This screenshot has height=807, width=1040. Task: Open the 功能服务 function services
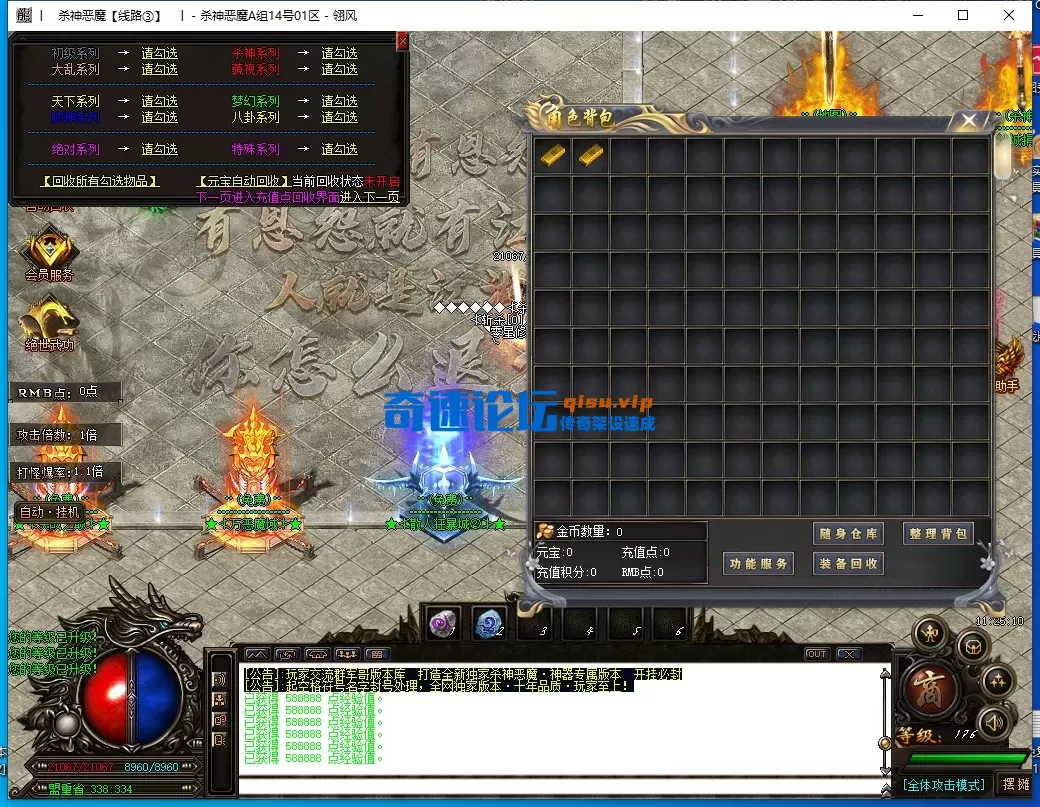[758, 564]
